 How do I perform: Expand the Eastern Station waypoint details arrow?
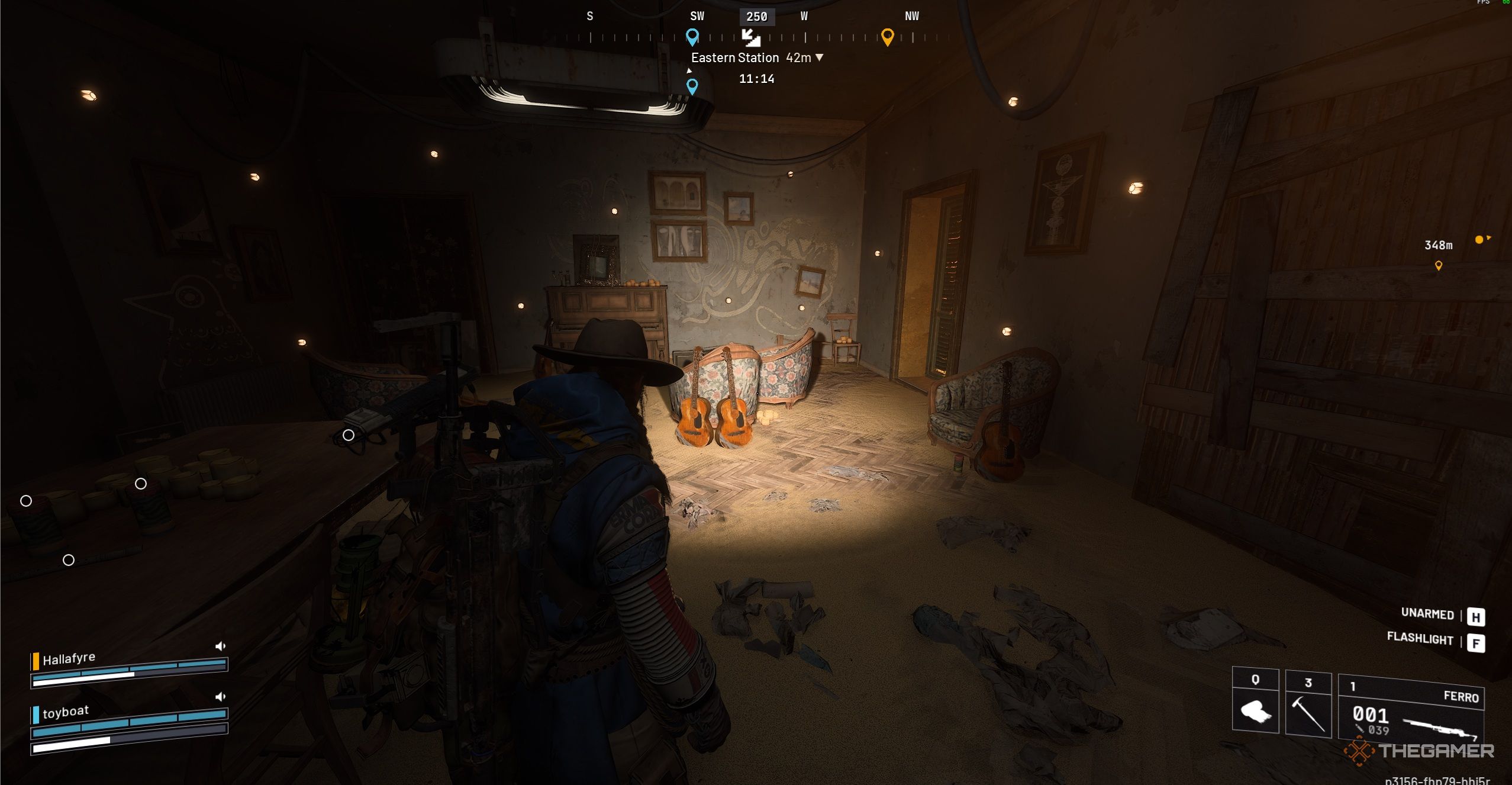point(820,57)
